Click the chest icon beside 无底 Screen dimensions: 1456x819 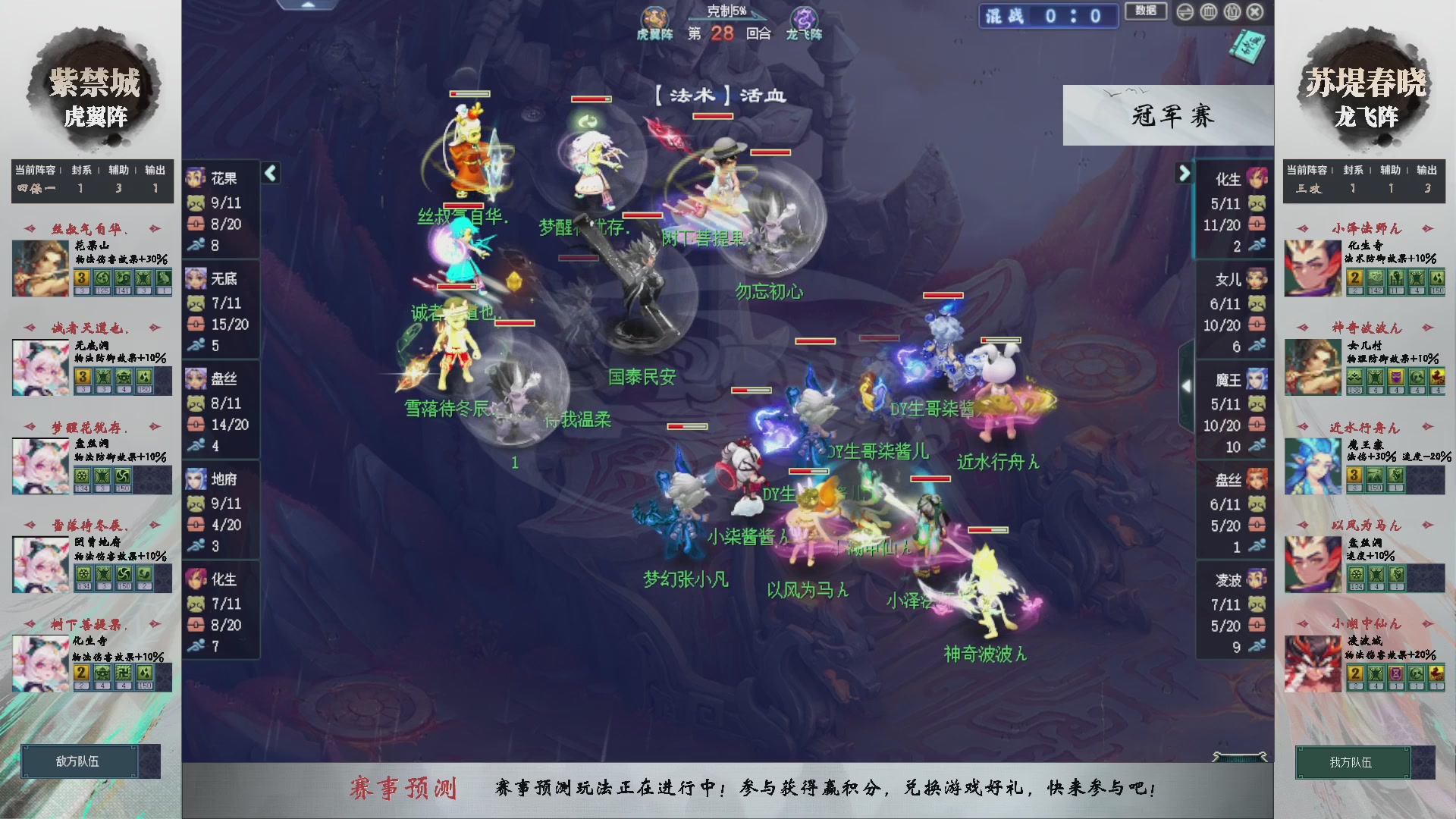pyautogui.click(x=196, y=324)
